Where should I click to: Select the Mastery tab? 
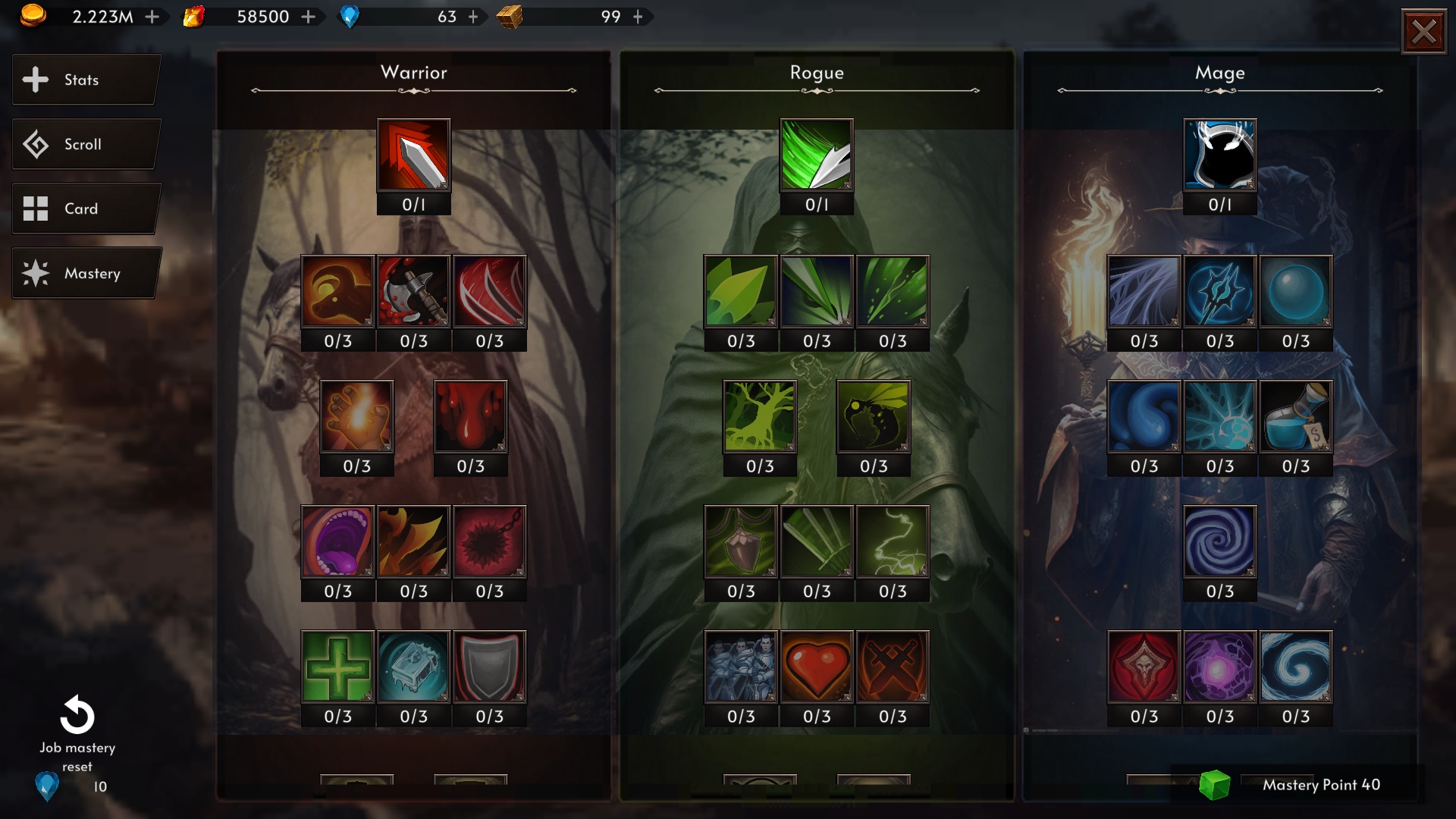pyautogui.click(x=85, y=273)
